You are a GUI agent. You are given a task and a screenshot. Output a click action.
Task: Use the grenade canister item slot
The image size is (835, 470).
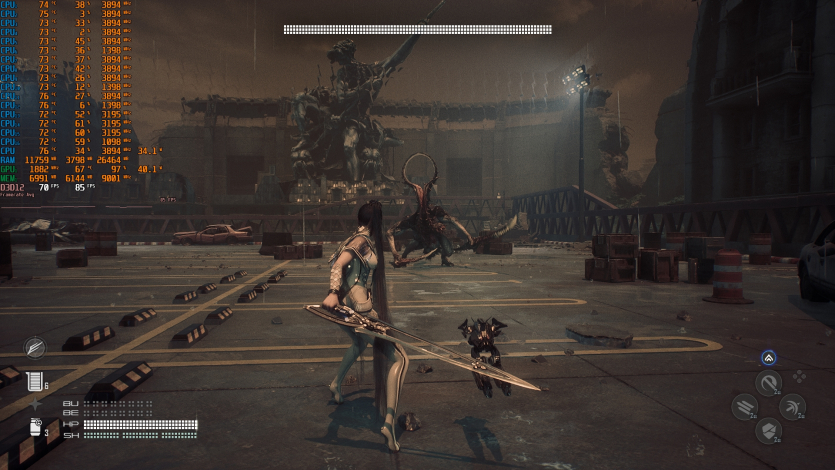pyautogui.click(x=35, y=429)
